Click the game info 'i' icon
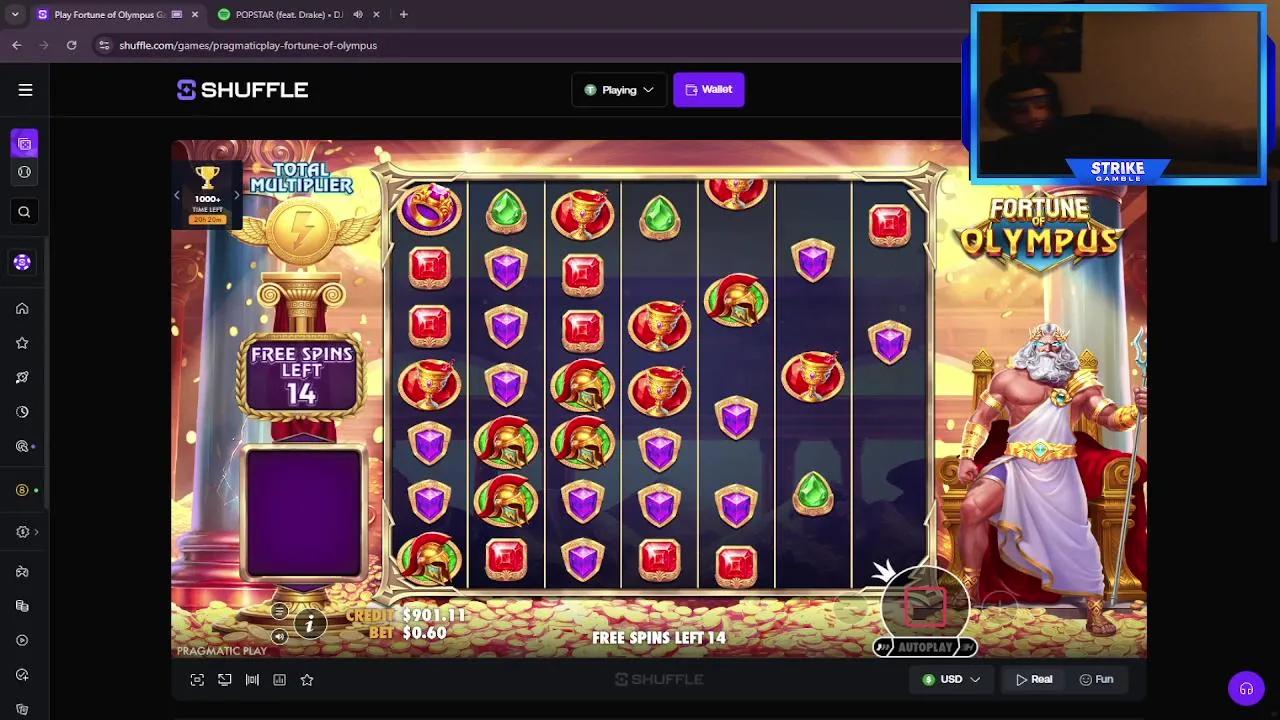Viewport: 1280px width, 720px height. [x=311, y=623]
